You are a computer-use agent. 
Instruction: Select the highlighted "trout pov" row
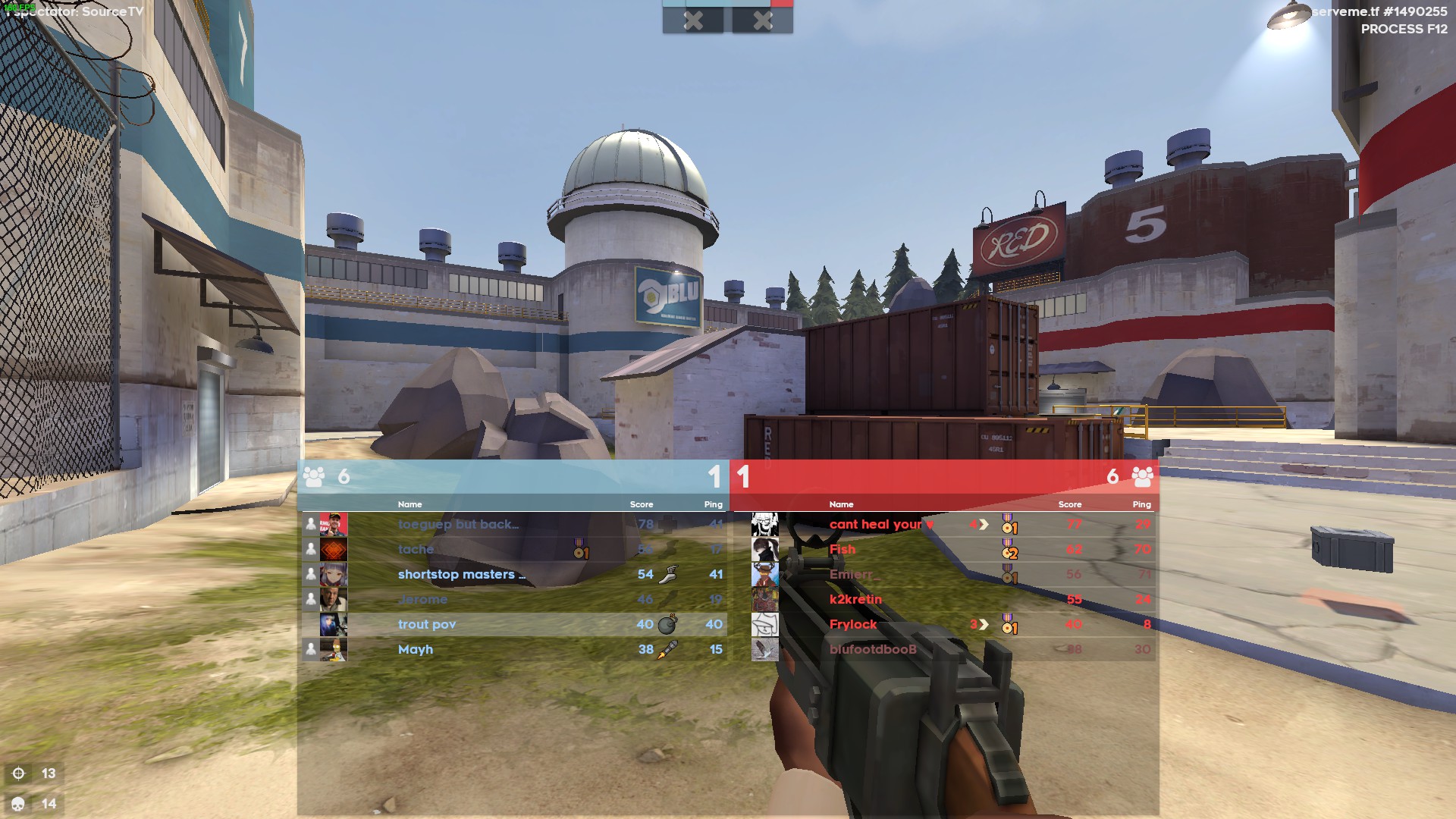coord(427,624)
